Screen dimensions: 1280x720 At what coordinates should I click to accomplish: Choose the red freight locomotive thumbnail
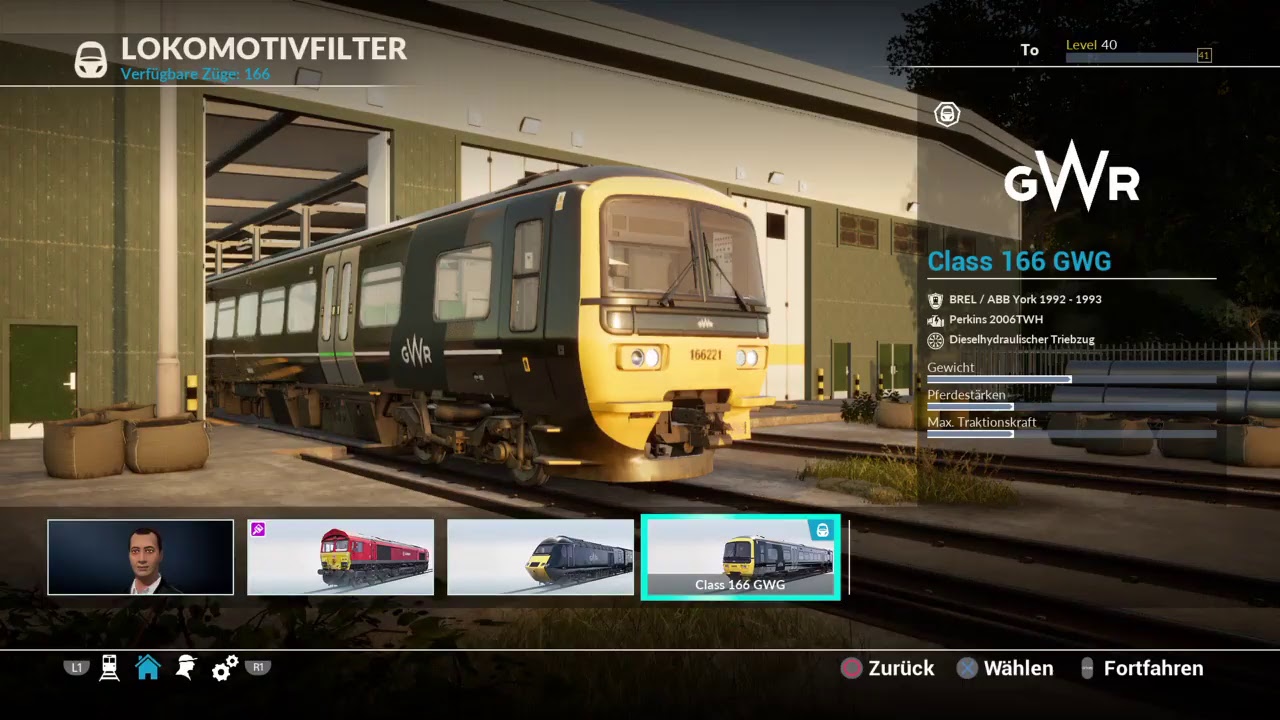tap(340, 557)
